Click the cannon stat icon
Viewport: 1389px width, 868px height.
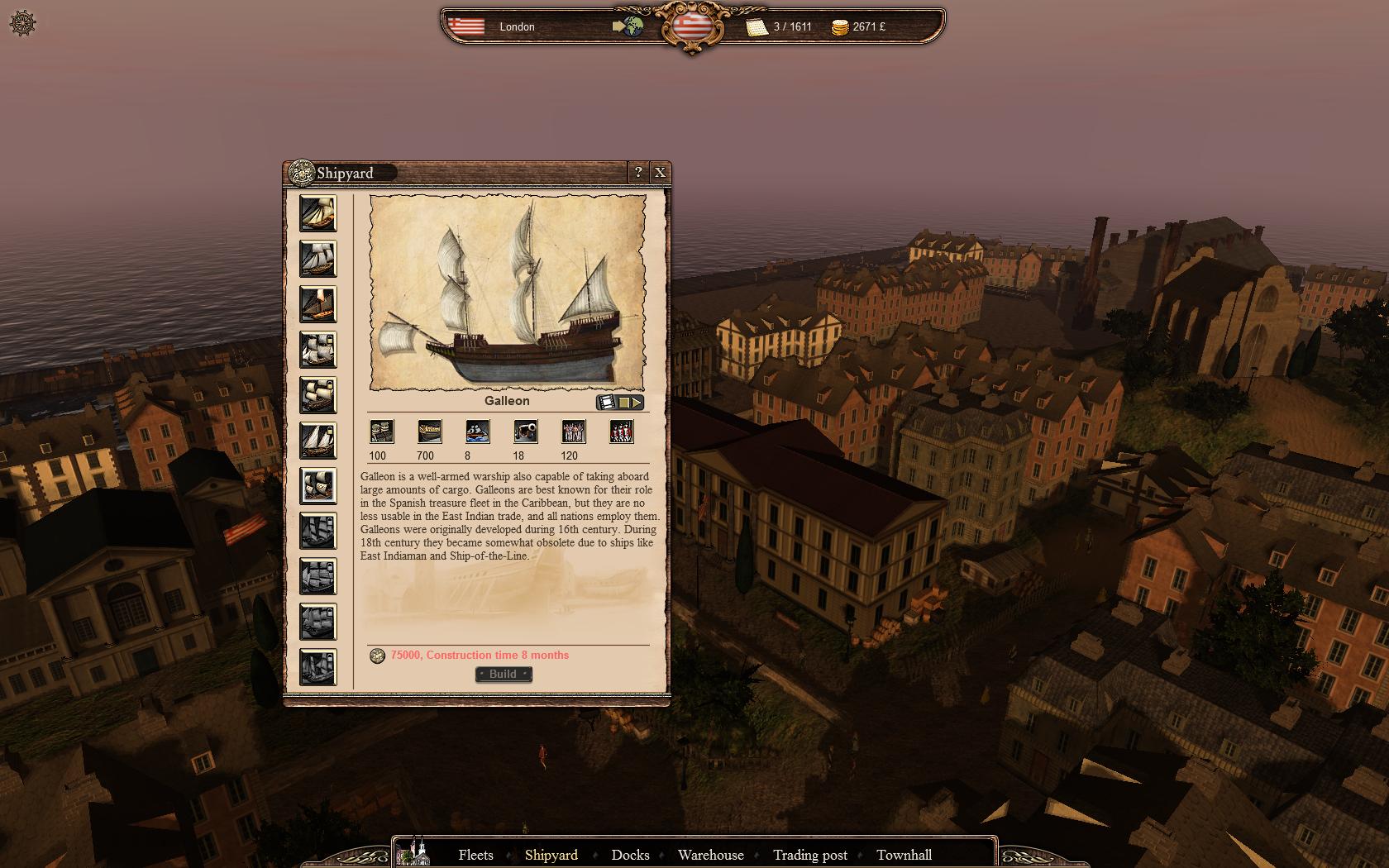click(x=526, y=432)
